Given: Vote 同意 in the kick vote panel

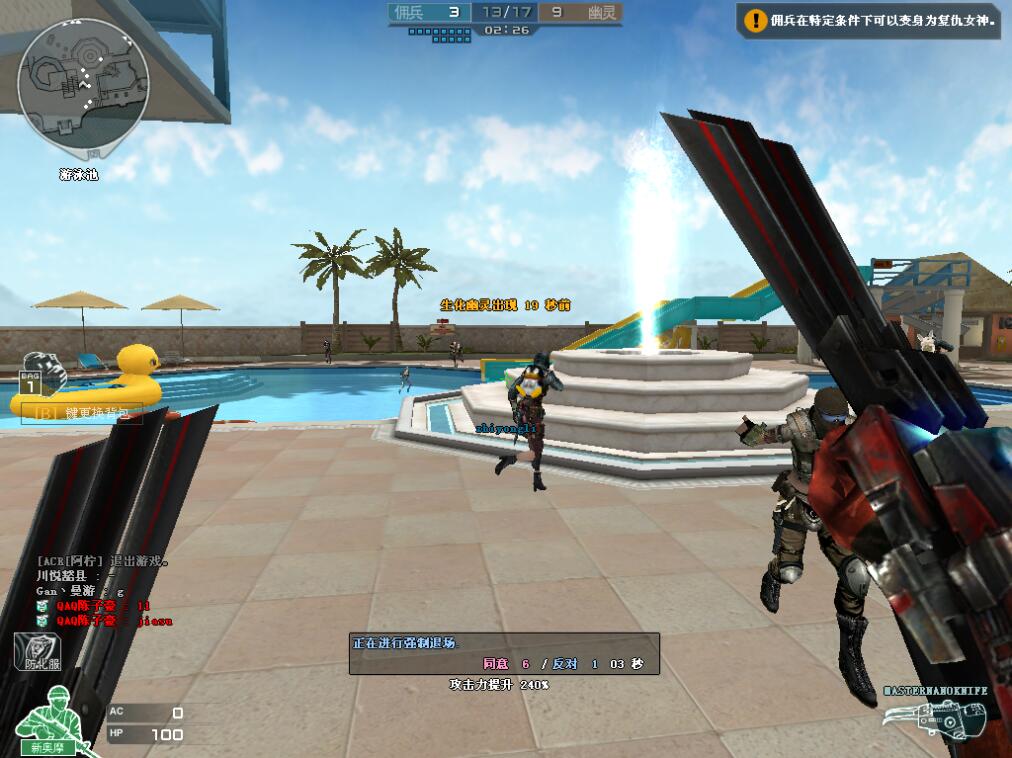Looking at the screenshot, I should pos(496,663).
